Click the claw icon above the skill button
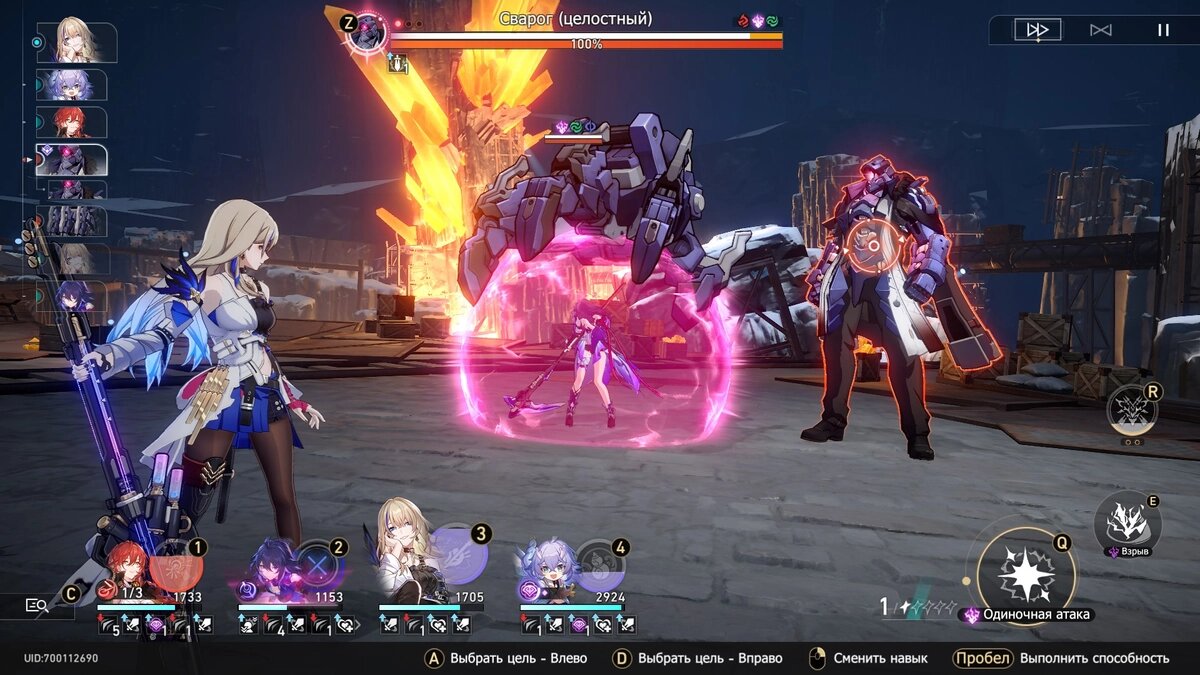This screenshot has height=675, width=1200. 1131,409
